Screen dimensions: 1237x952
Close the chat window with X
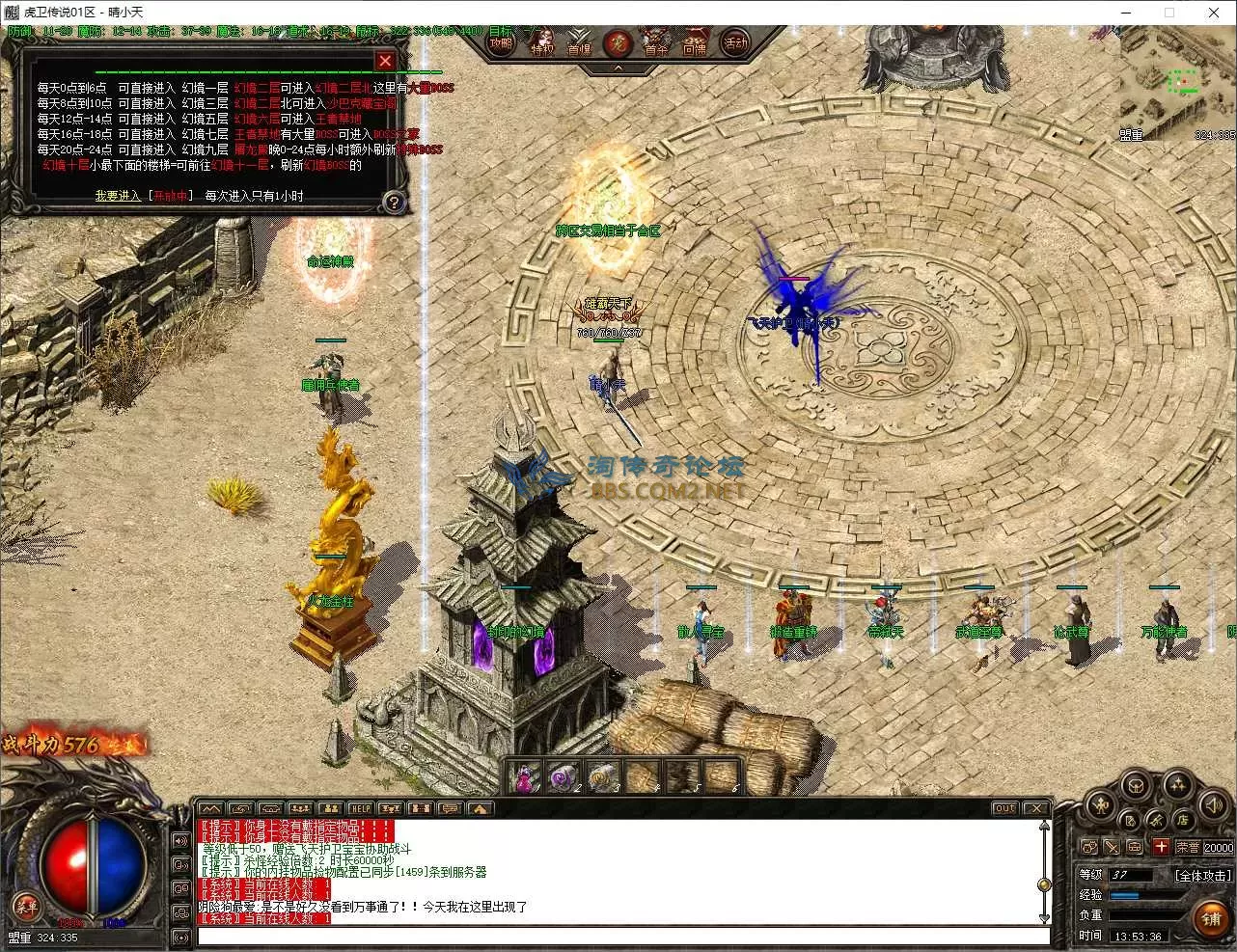point(1035,808)
